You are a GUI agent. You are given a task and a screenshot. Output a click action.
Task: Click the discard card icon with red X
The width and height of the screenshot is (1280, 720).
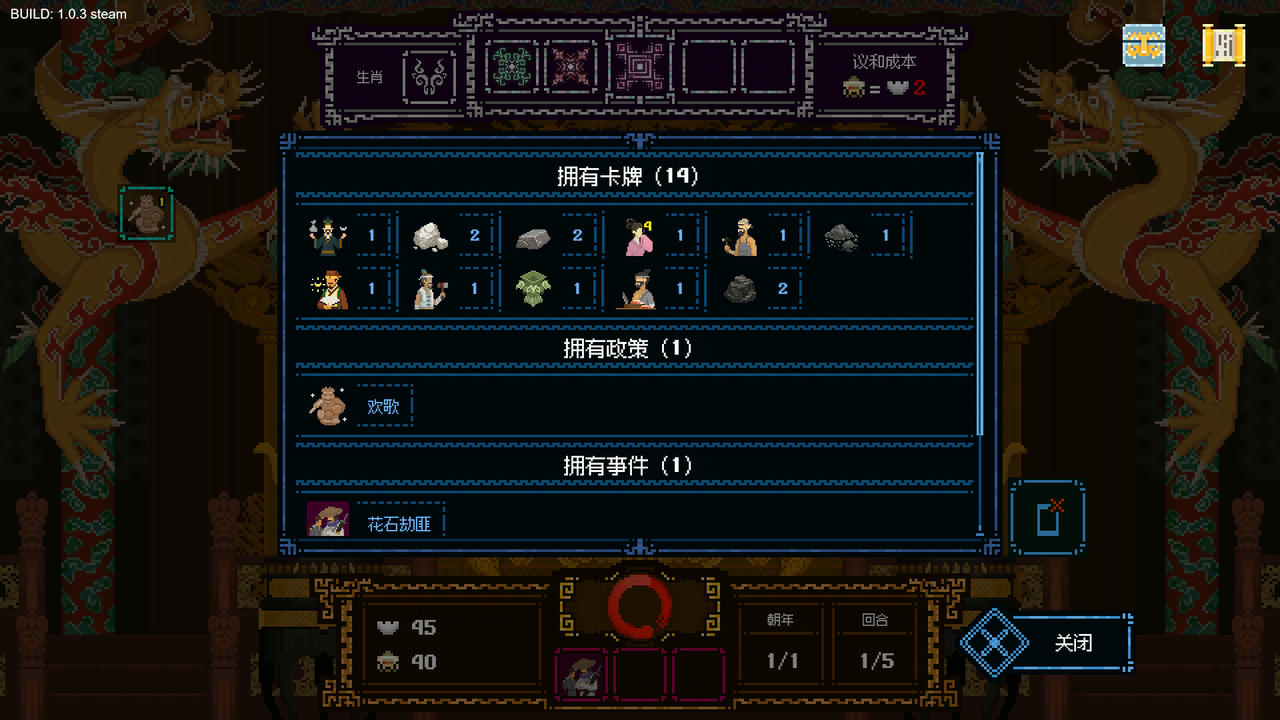[1048, 516]
